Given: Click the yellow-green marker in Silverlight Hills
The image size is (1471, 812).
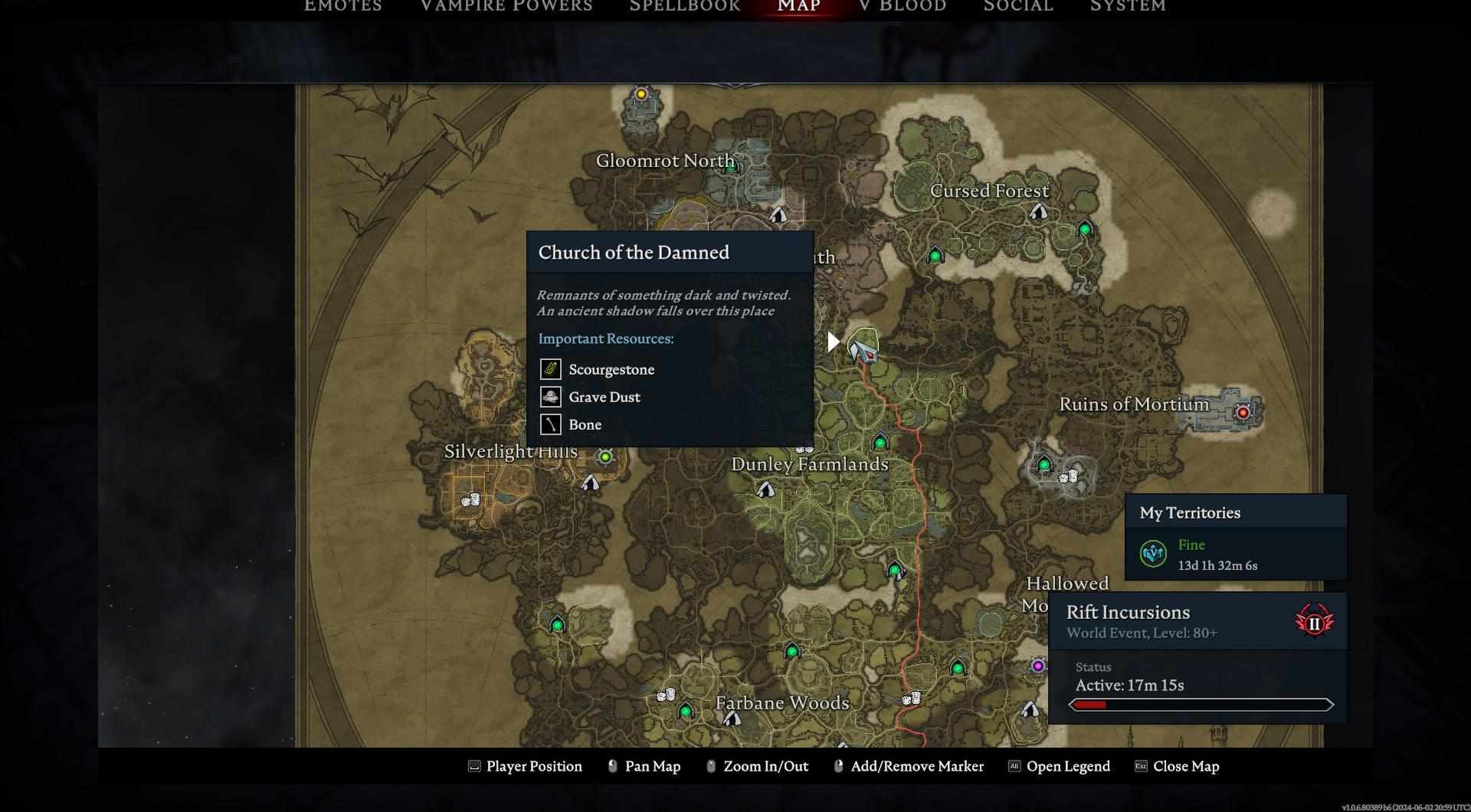Looking at the screenshot, I should [x=605, y=457].
